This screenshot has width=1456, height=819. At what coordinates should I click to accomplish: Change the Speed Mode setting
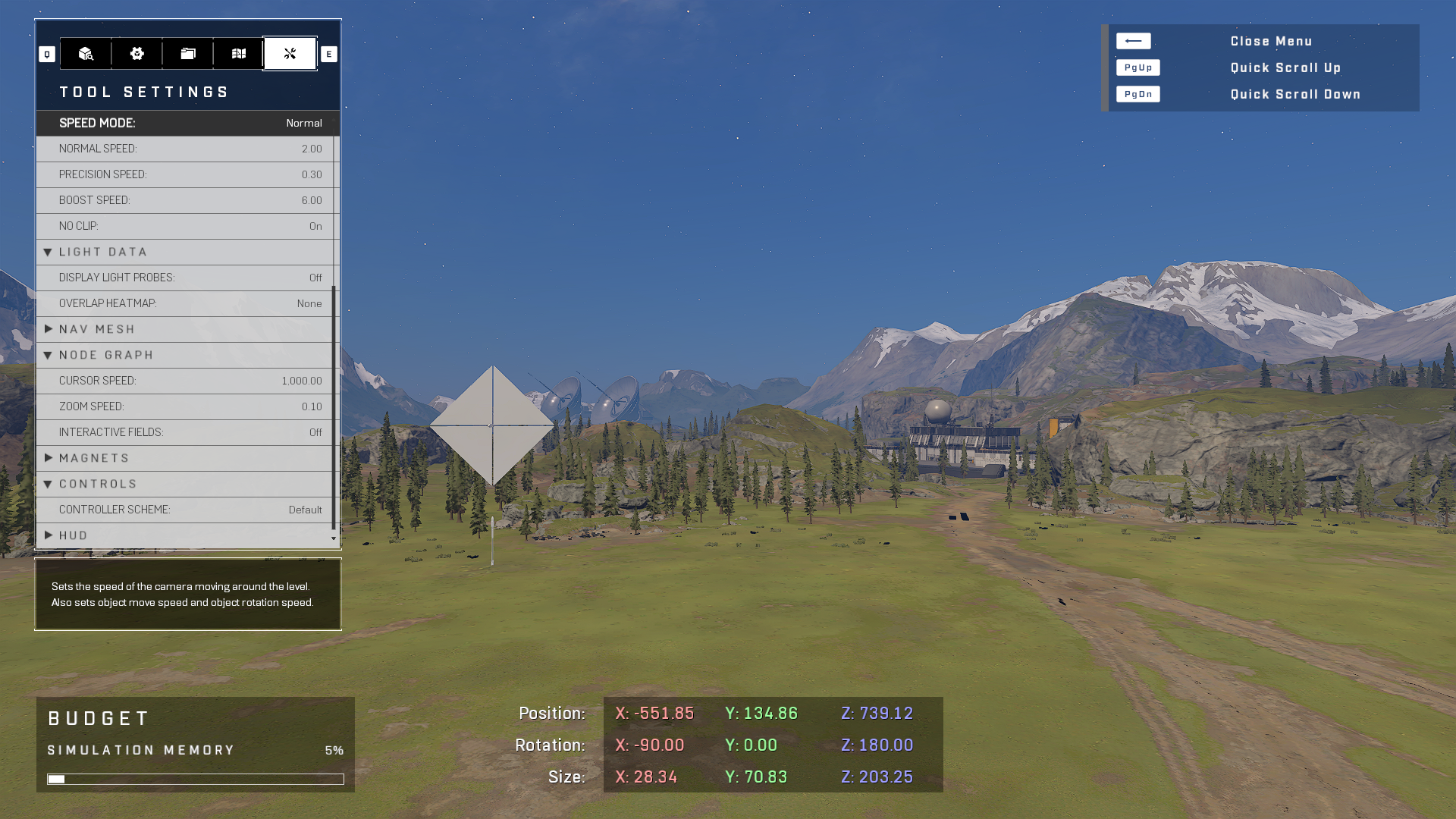coord(187,123)
